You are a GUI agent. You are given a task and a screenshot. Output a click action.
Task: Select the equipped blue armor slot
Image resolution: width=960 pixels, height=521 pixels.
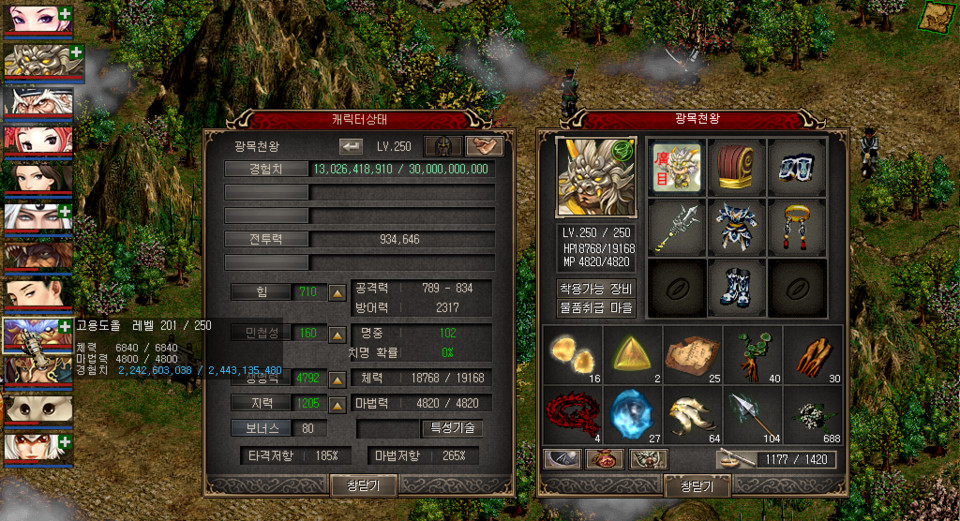click(x=737, y=227)
